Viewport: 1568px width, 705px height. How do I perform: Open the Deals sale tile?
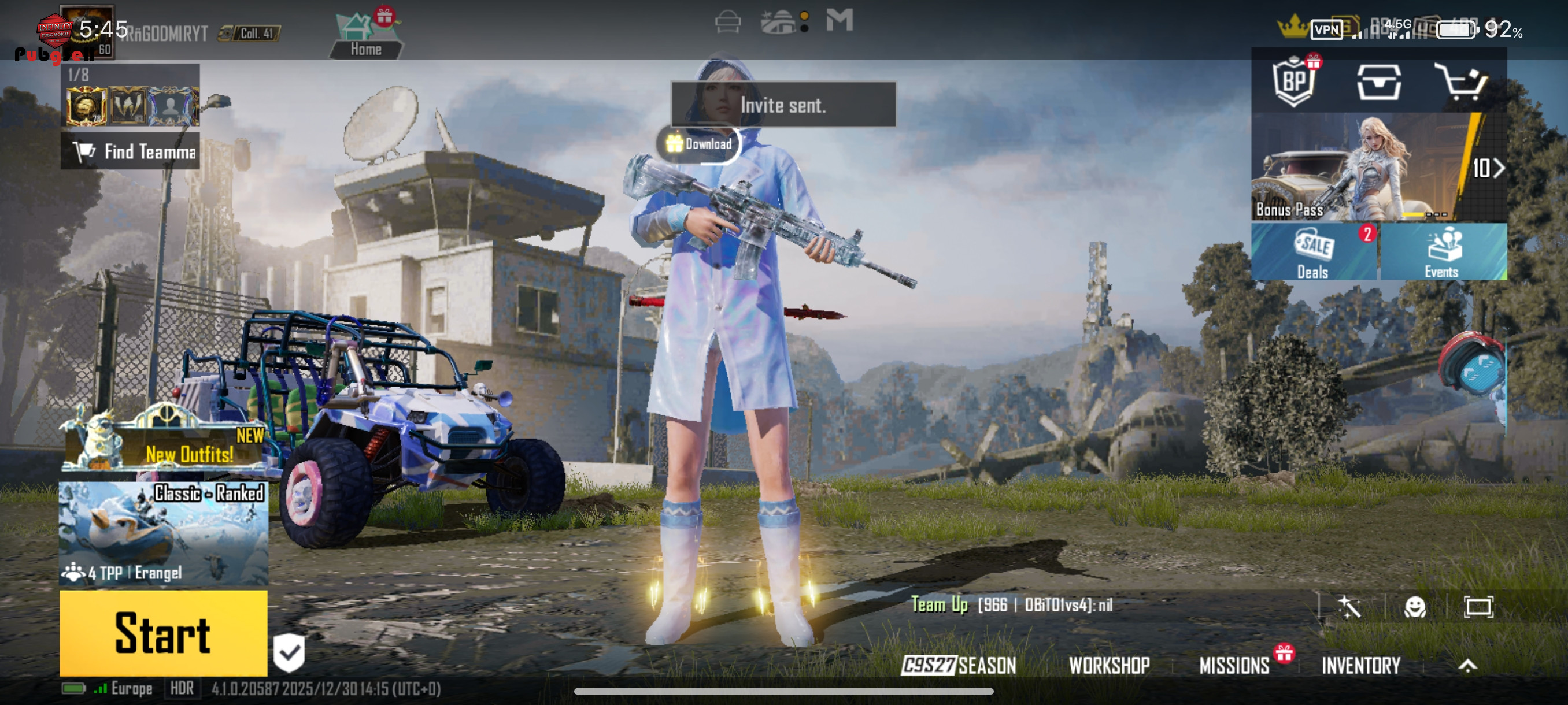pyautogui.click(x=1314, y=253)
